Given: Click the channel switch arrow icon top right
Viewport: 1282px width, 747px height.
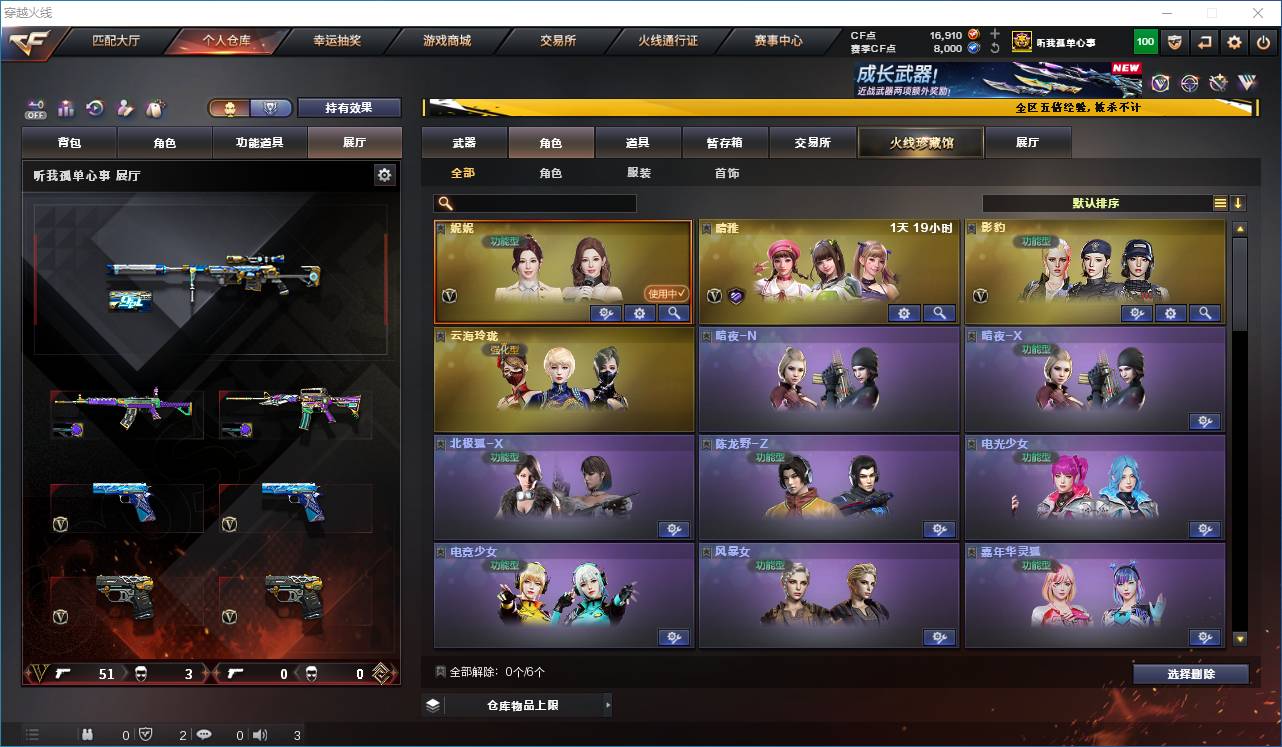Looking at the screenshot, I should coord(1203,42).
